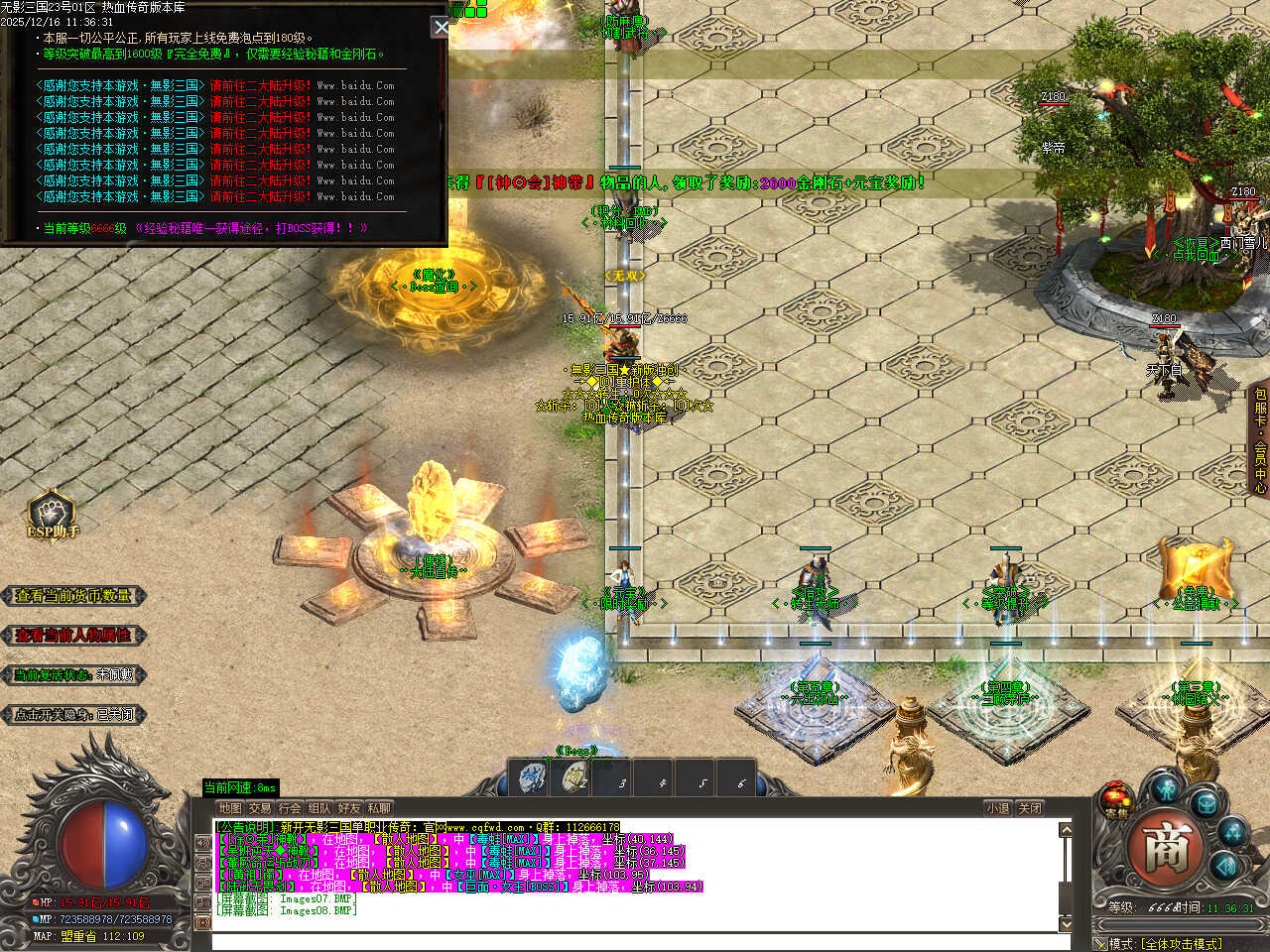Open the ESP助手 fist icon

pos(52,515)
